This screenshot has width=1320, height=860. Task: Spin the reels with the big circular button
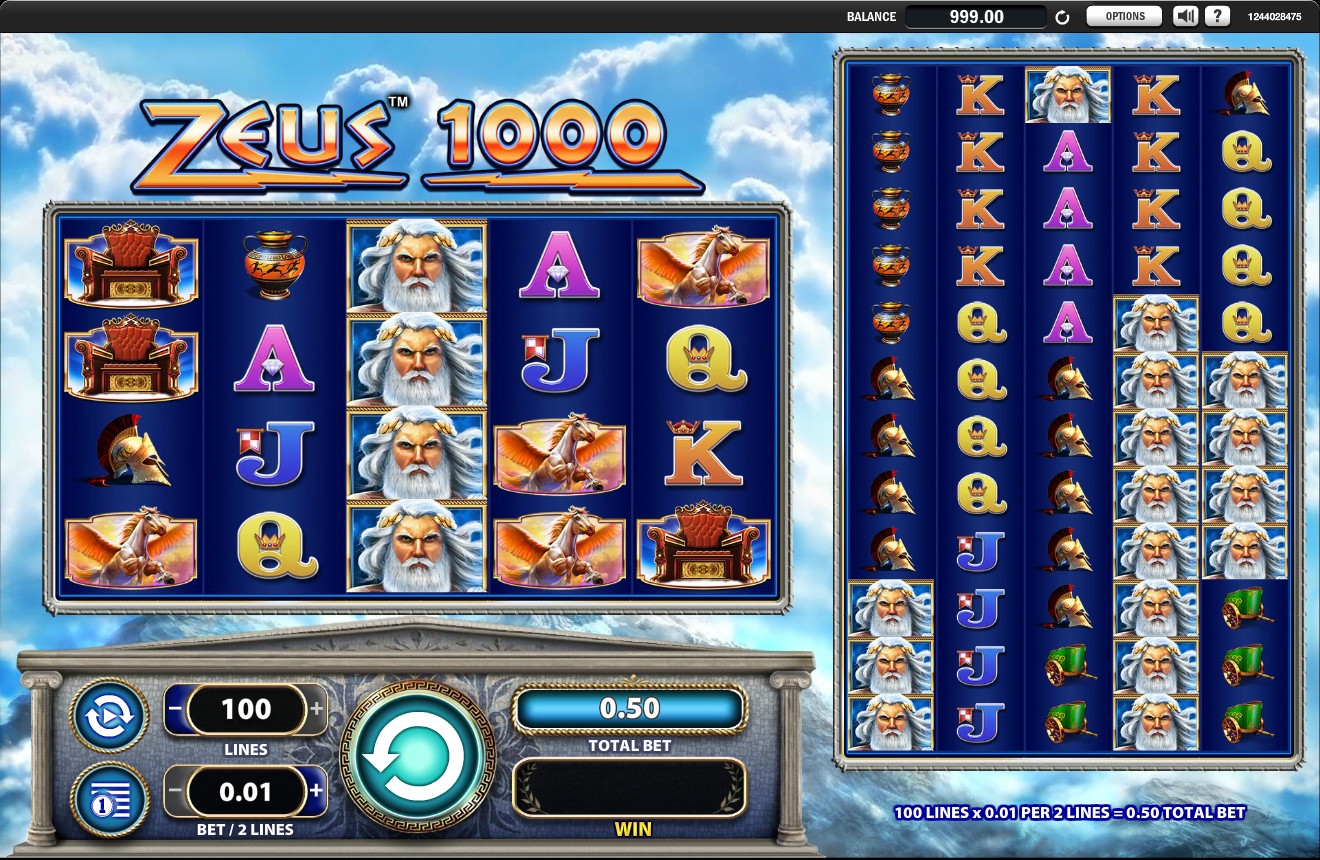pos(417,758)
